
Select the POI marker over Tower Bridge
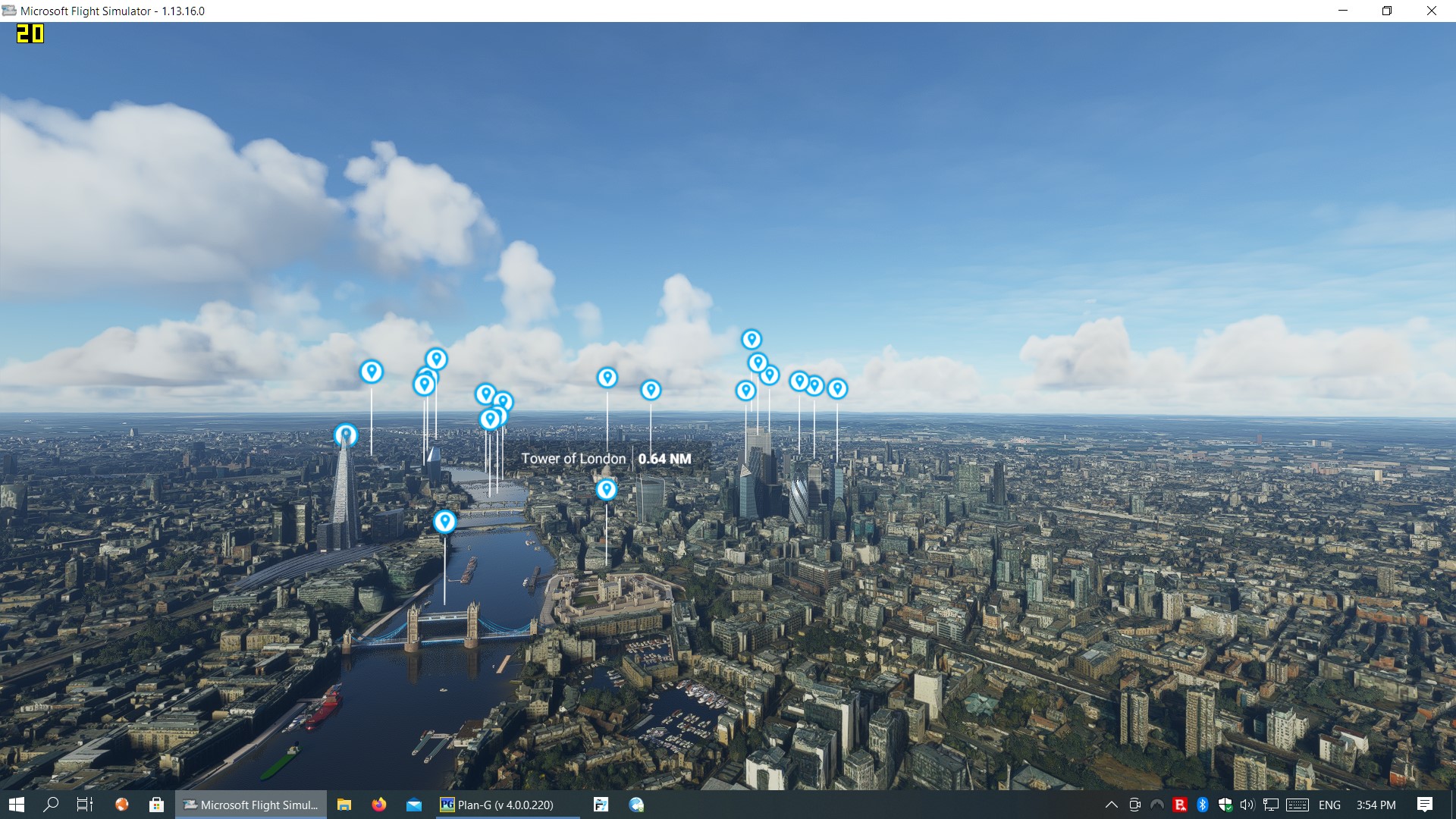(444, 521)
